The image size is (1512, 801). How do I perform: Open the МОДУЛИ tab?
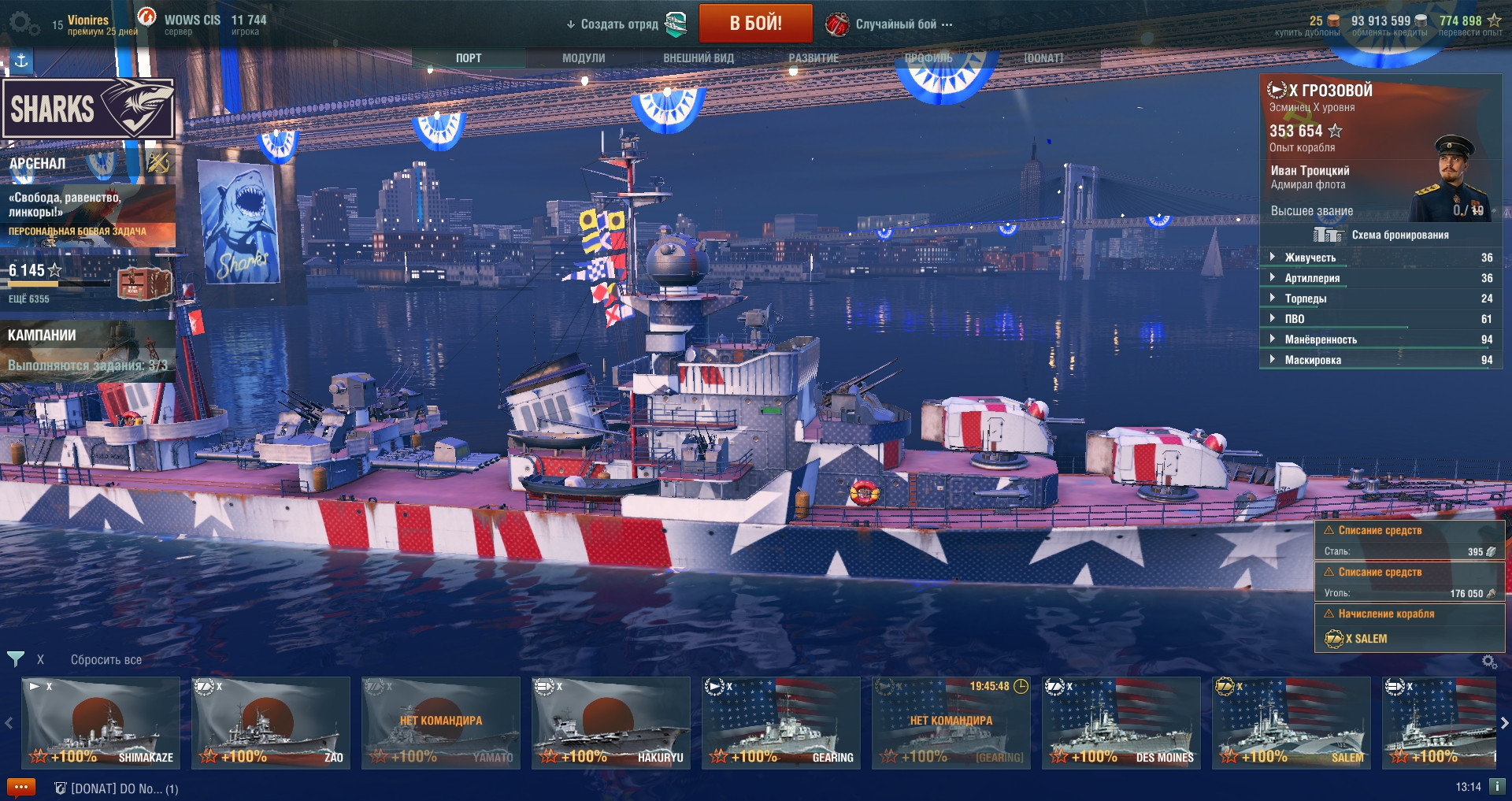[584, 58]
